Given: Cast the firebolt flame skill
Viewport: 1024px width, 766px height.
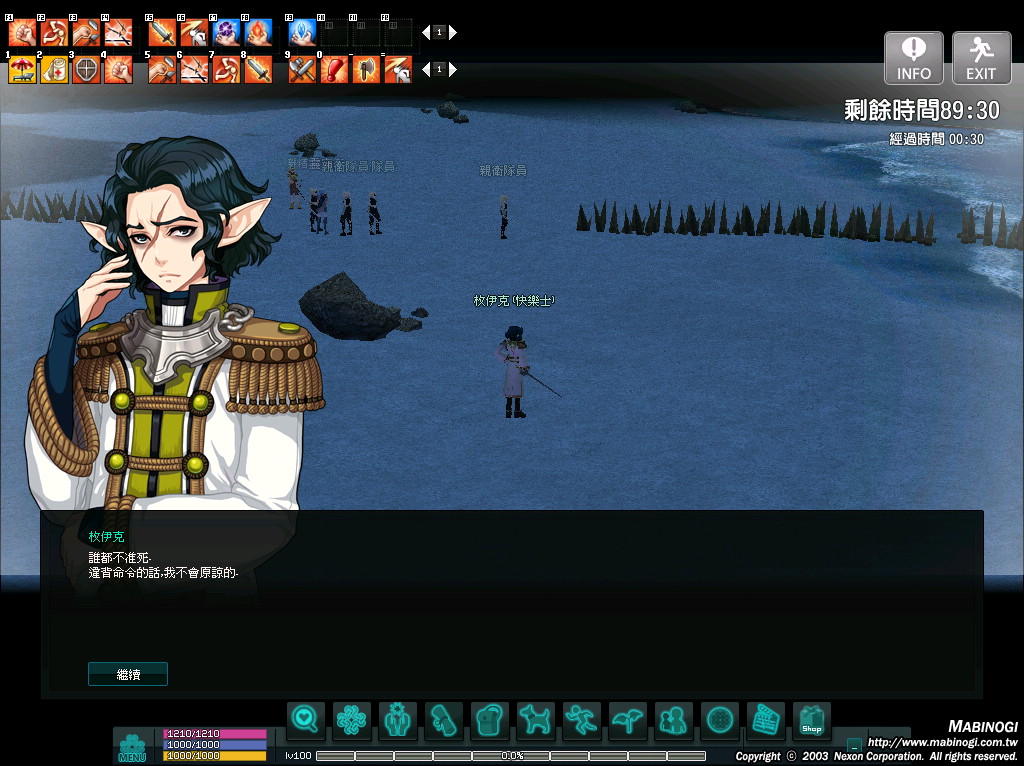Looking at the screenshot, I should (258, 33).
